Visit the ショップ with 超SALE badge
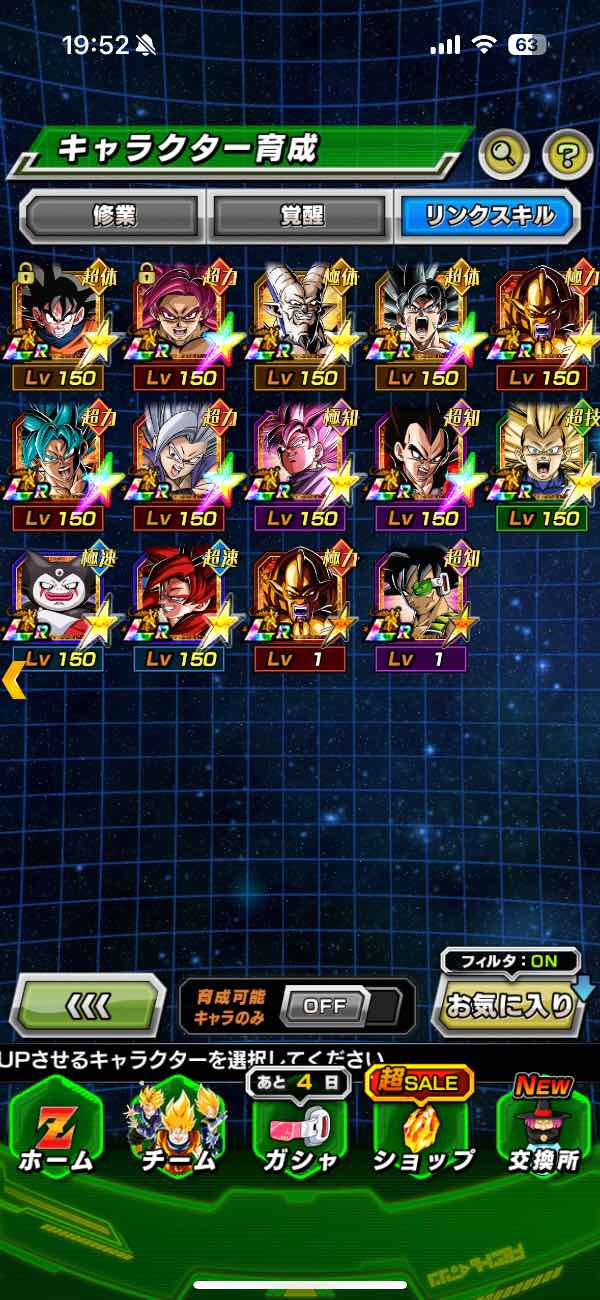The image size is (600, 1300). coord(423,1132)
